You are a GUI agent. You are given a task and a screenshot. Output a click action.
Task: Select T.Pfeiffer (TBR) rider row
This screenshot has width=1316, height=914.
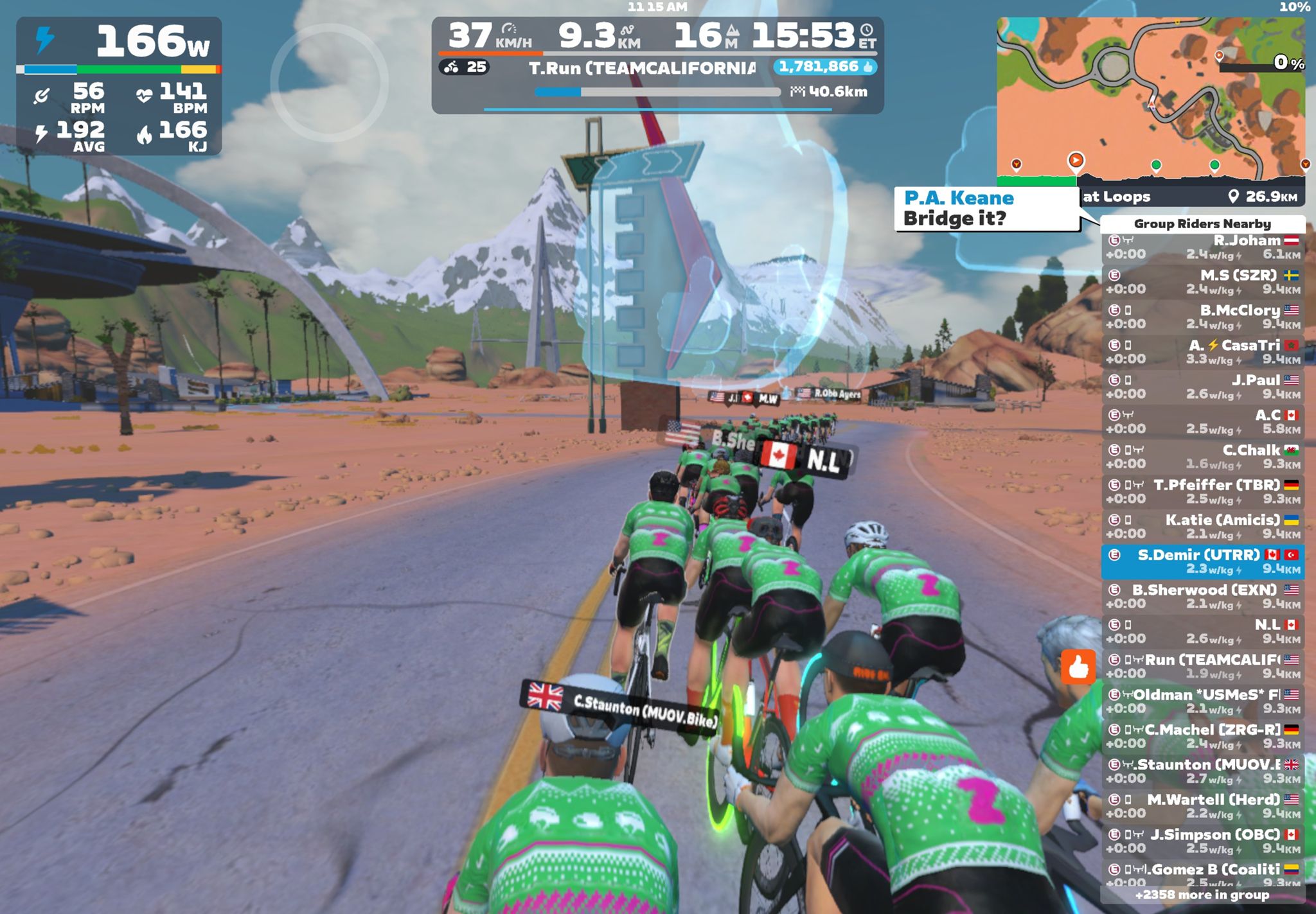1202,491
